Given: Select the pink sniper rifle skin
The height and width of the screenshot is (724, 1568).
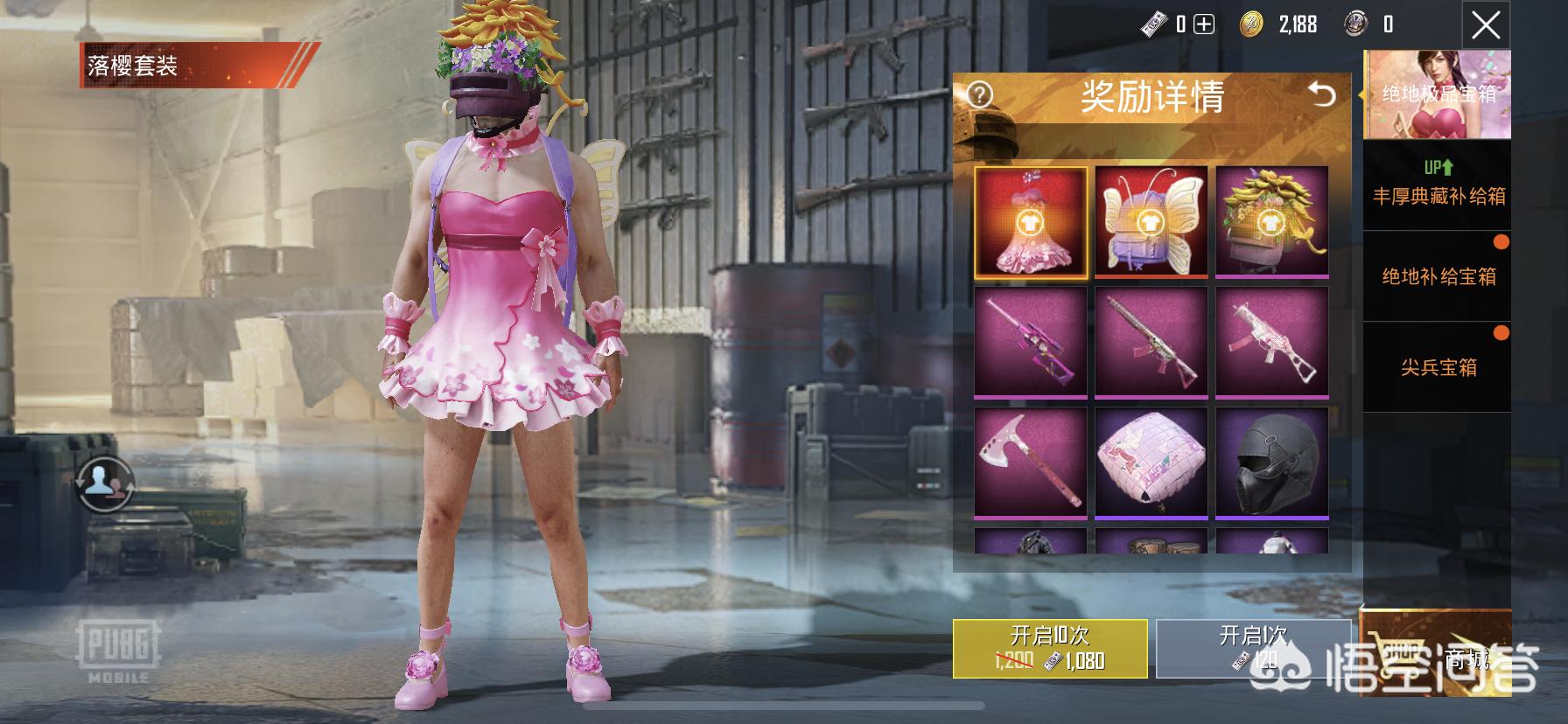Looking at the screenshot, I should [1031, 343].
